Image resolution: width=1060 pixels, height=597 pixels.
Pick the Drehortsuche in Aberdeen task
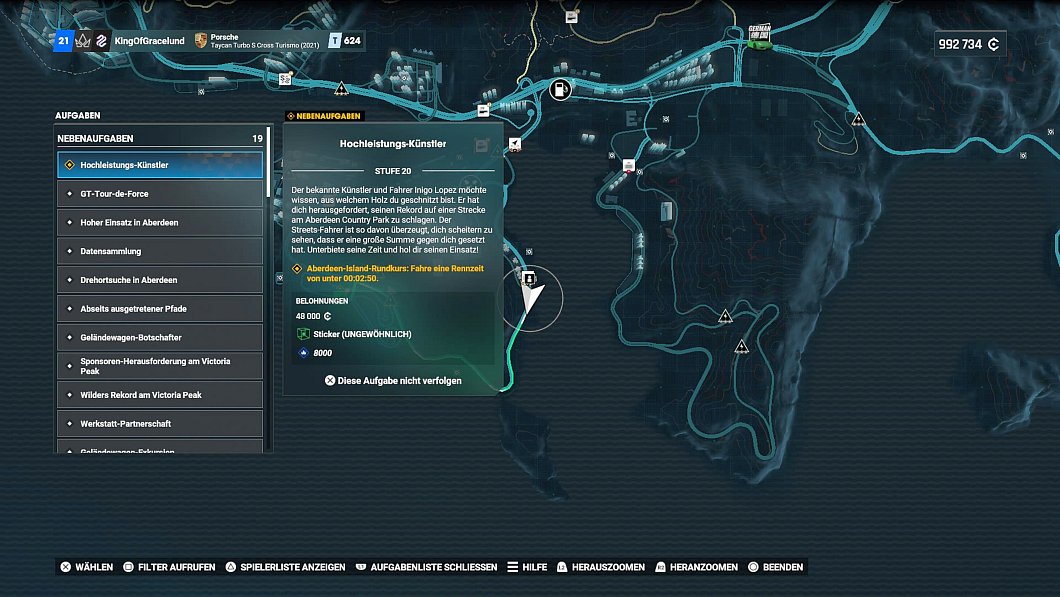(160, 280)
